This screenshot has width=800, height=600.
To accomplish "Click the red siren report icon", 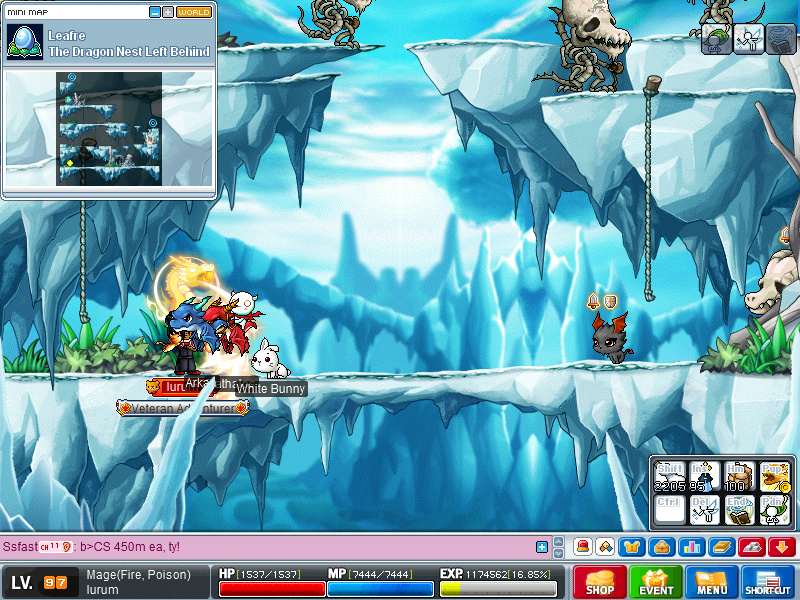I will point(582,547).
